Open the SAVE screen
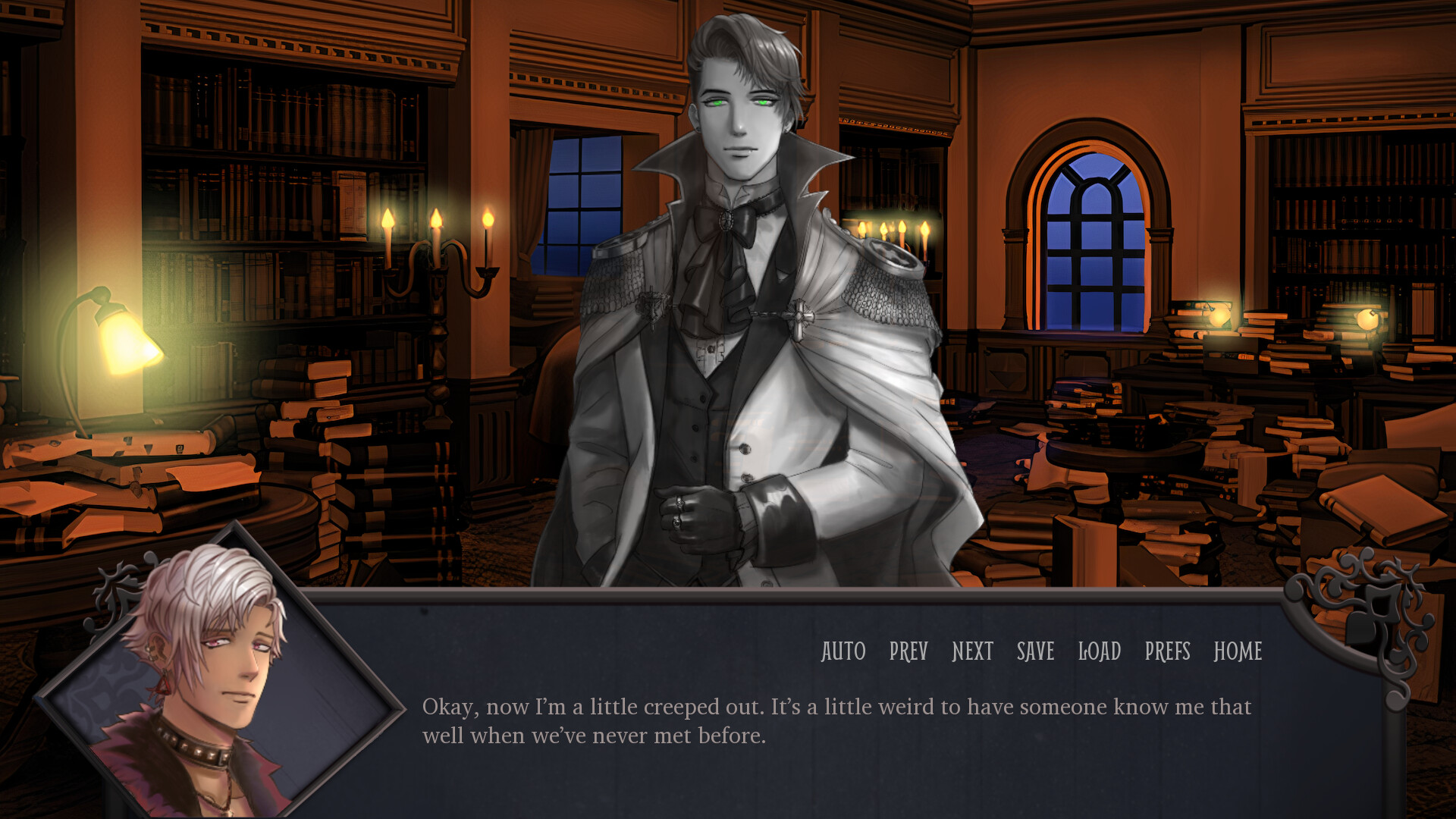1456x819 pixels. pyautogui.click(x=1034, y=652)
